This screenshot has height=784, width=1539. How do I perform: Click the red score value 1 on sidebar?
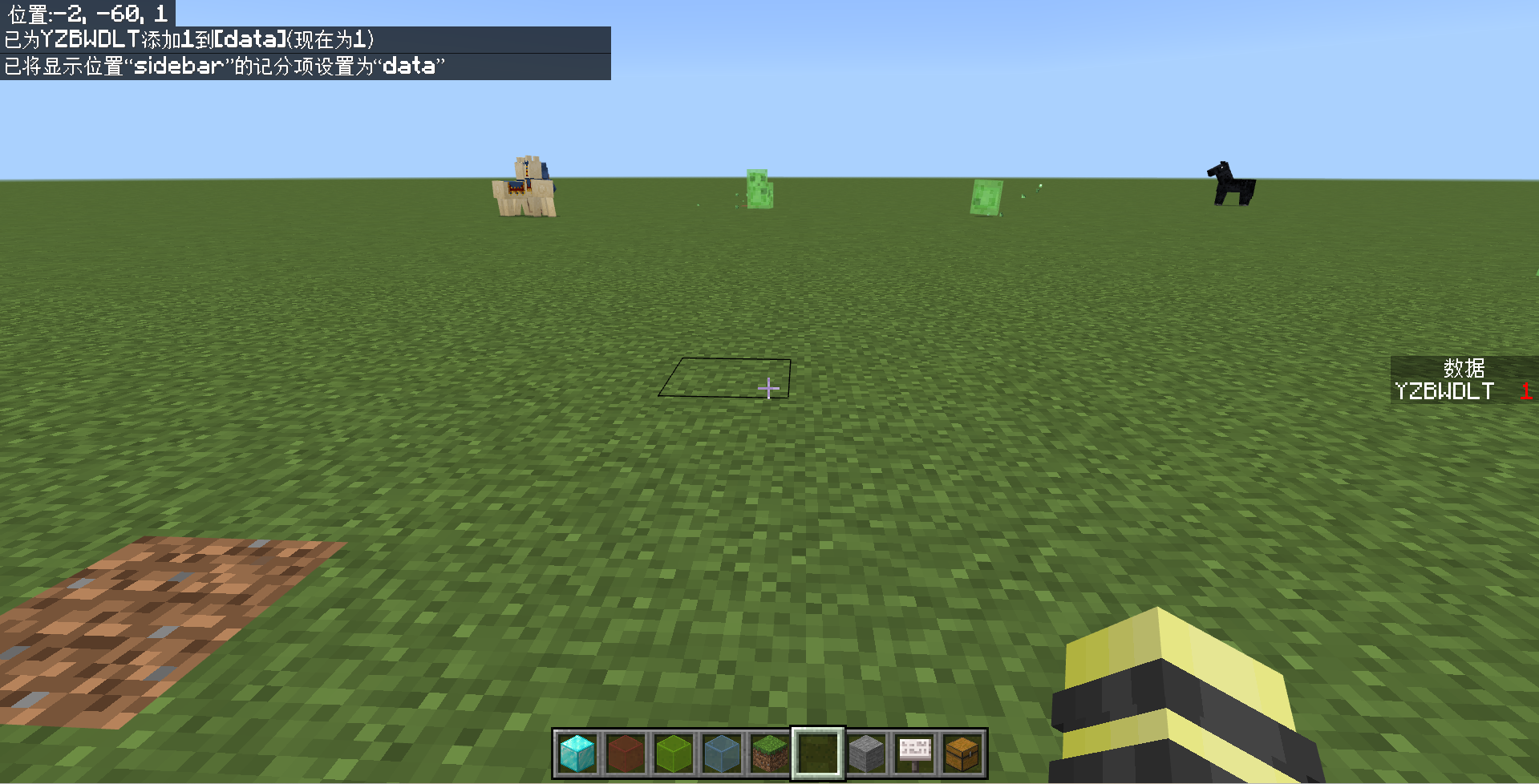point(1526,392)
